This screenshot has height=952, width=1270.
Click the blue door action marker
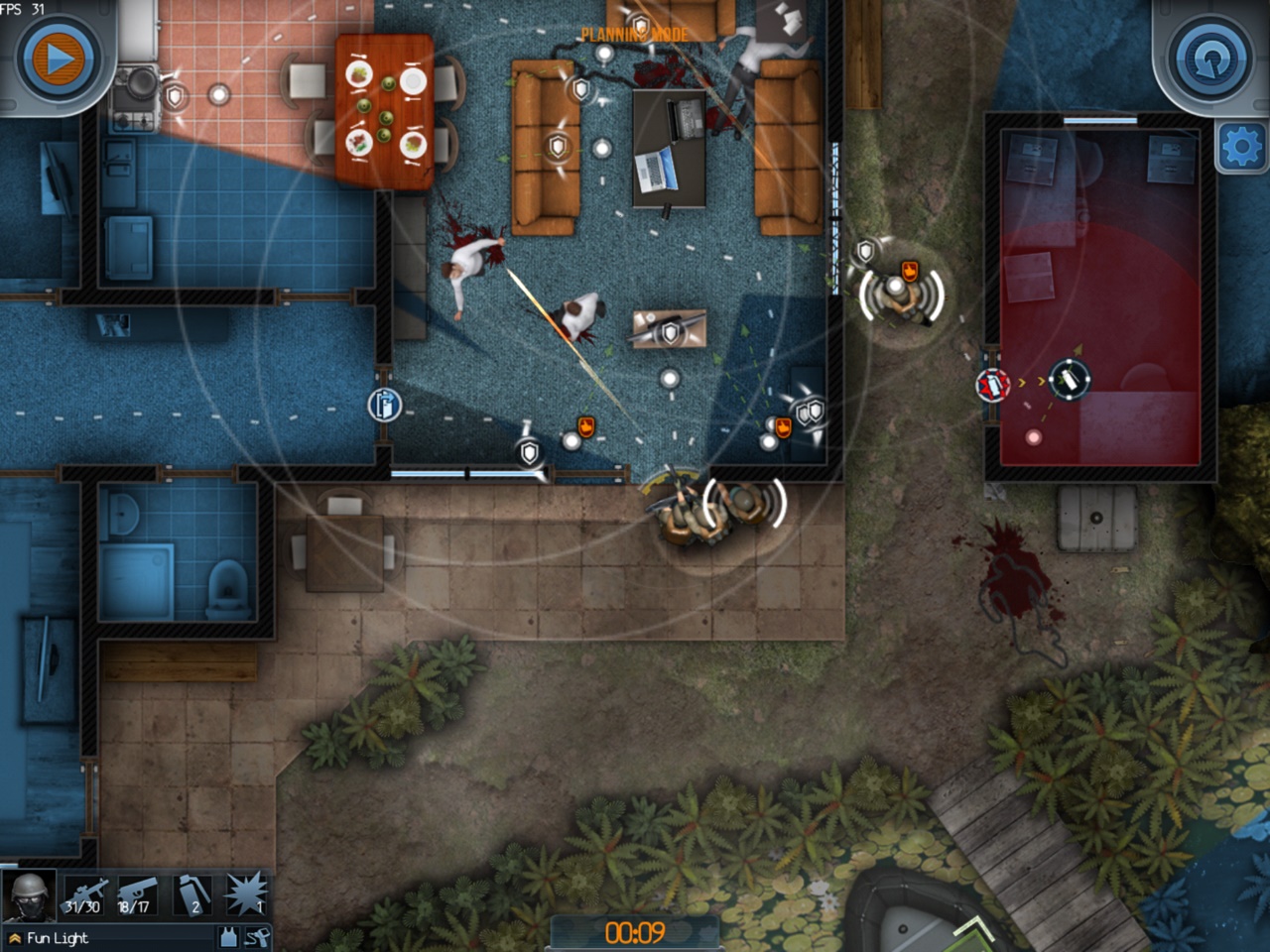point(384,405)
